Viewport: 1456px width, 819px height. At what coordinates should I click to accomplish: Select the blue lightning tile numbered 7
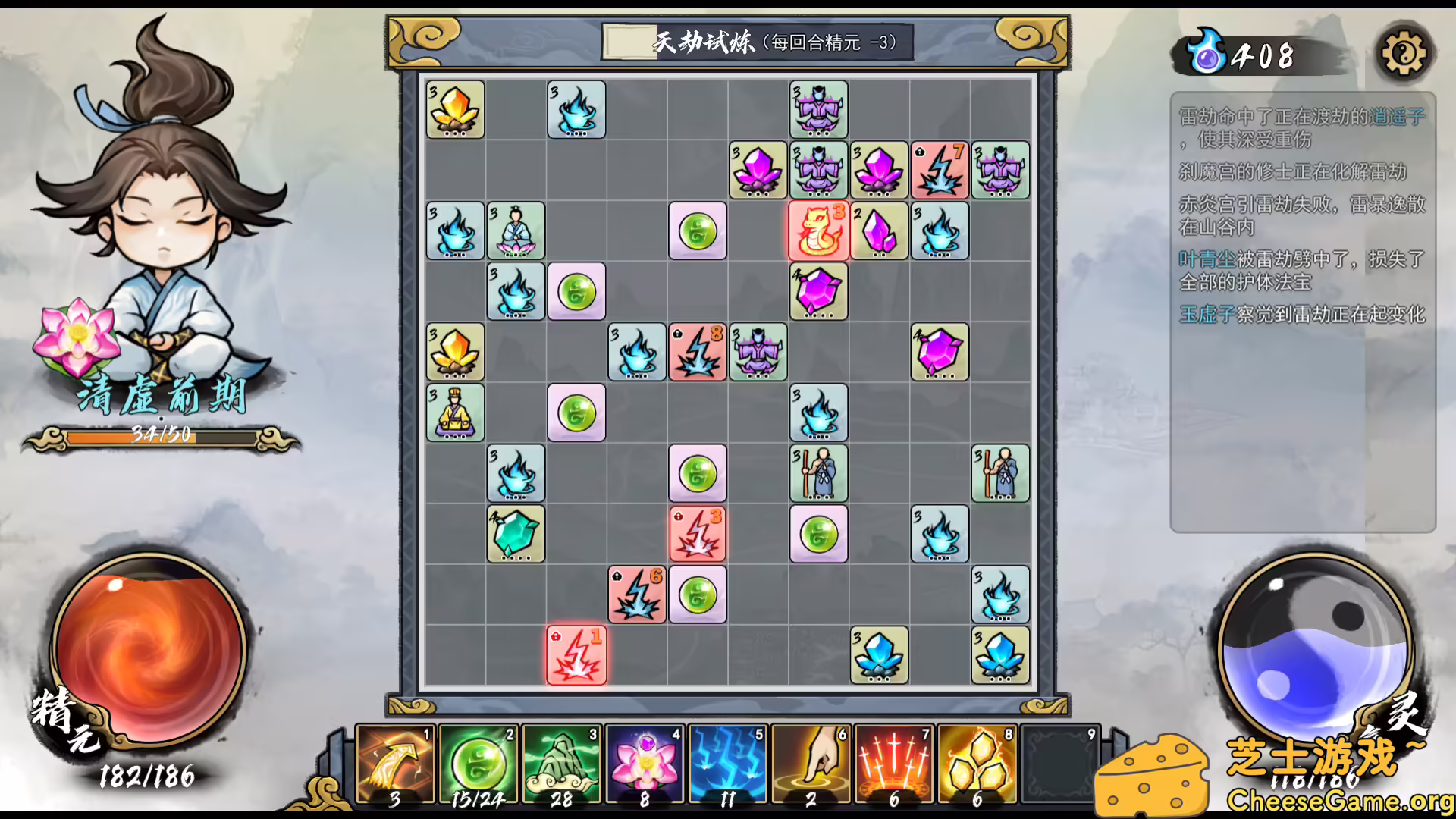coord(940,171)
